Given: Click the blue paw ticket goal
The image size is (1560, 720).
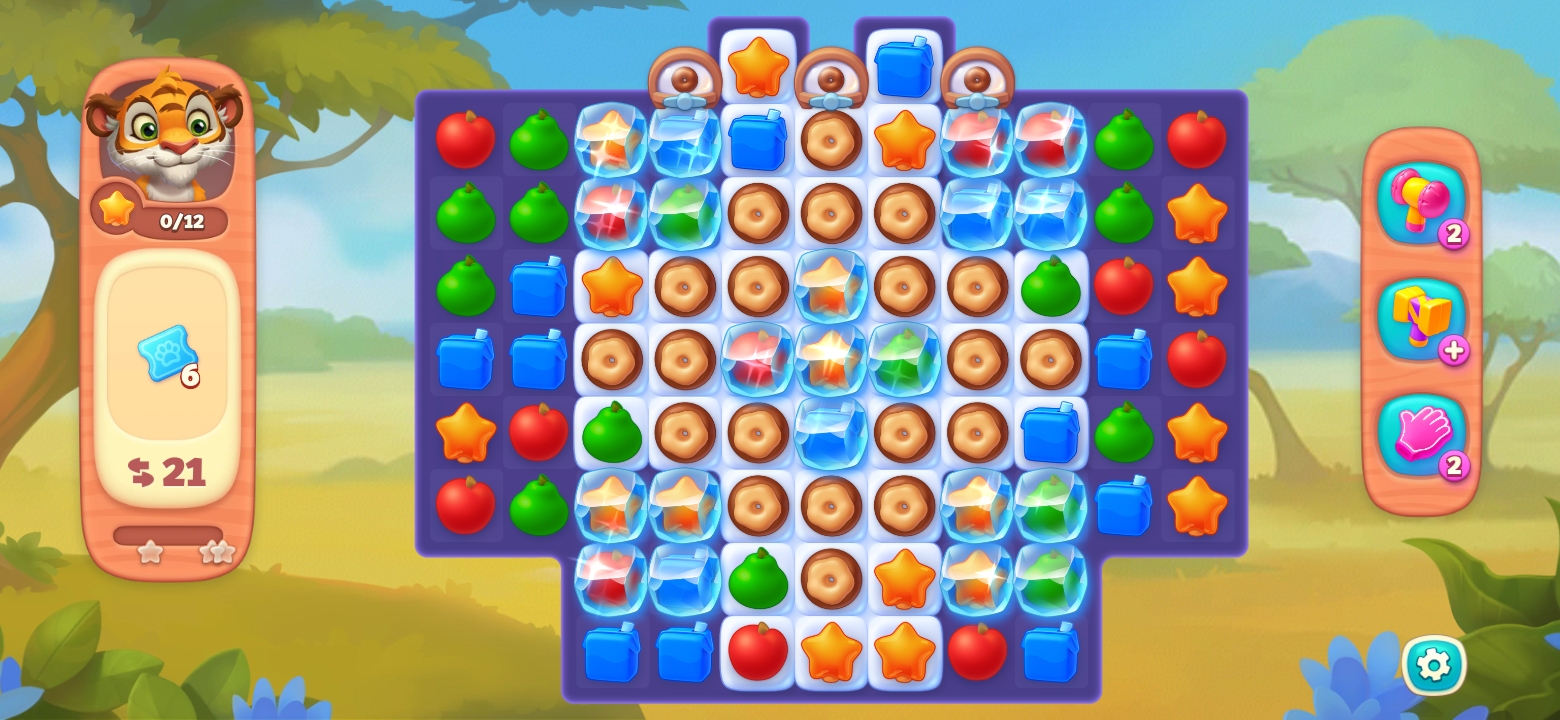Looking at the screenshot, I should pyautogui.click(x=166, y=352).
